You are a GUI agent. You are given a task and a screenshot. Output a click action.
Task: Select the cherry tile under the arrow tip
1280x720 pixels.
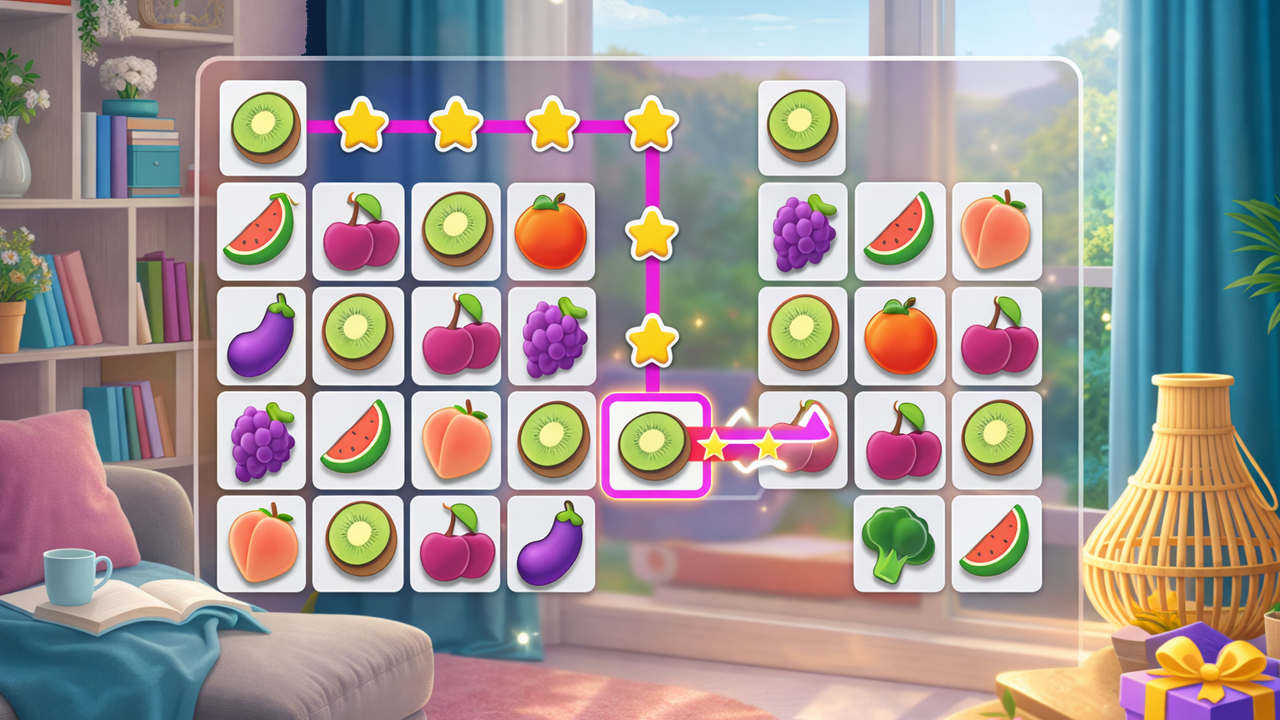[x=801, y=441]
